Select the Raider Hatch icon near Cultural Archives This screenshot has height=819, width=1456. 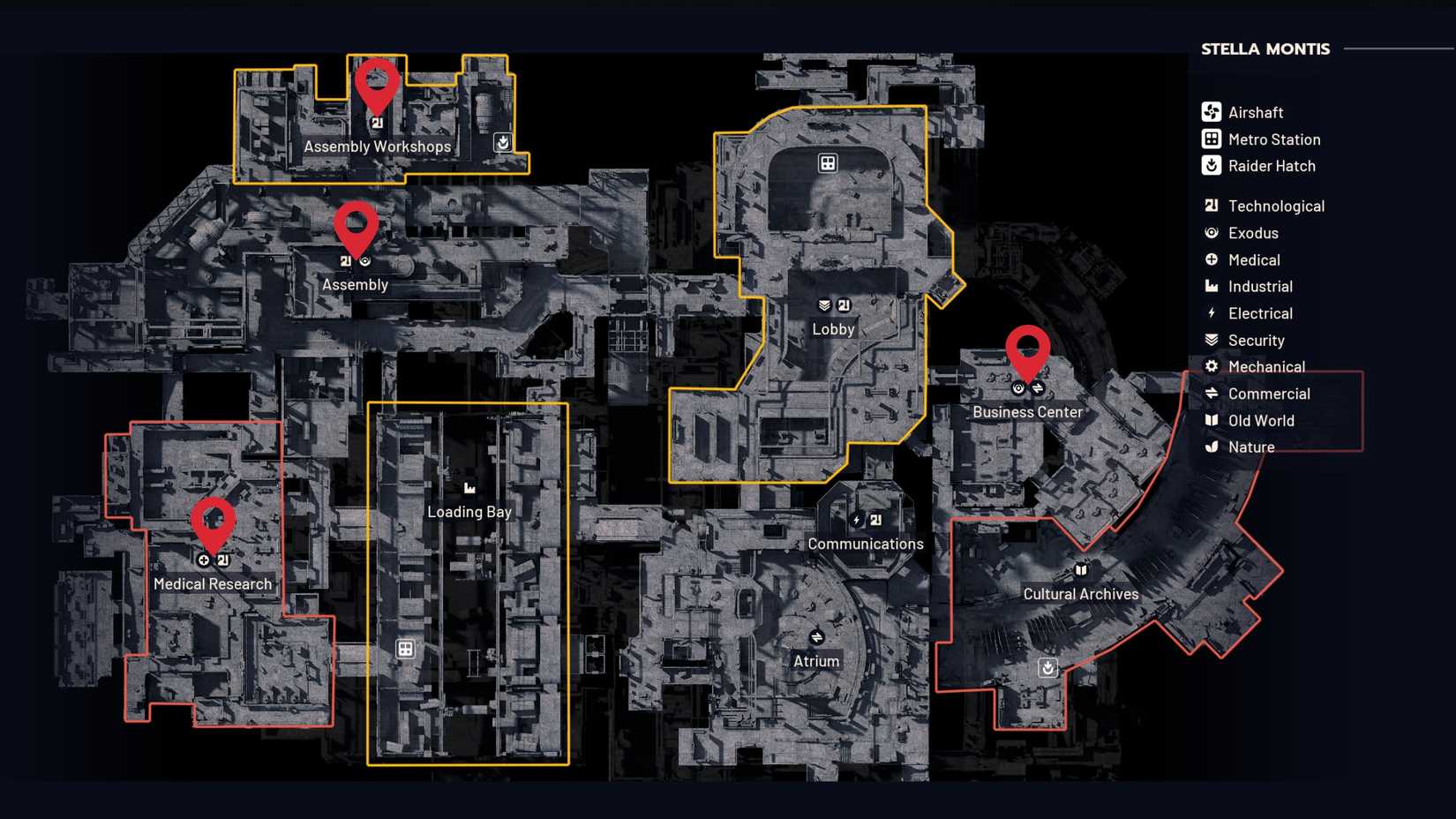[1047, 668]
